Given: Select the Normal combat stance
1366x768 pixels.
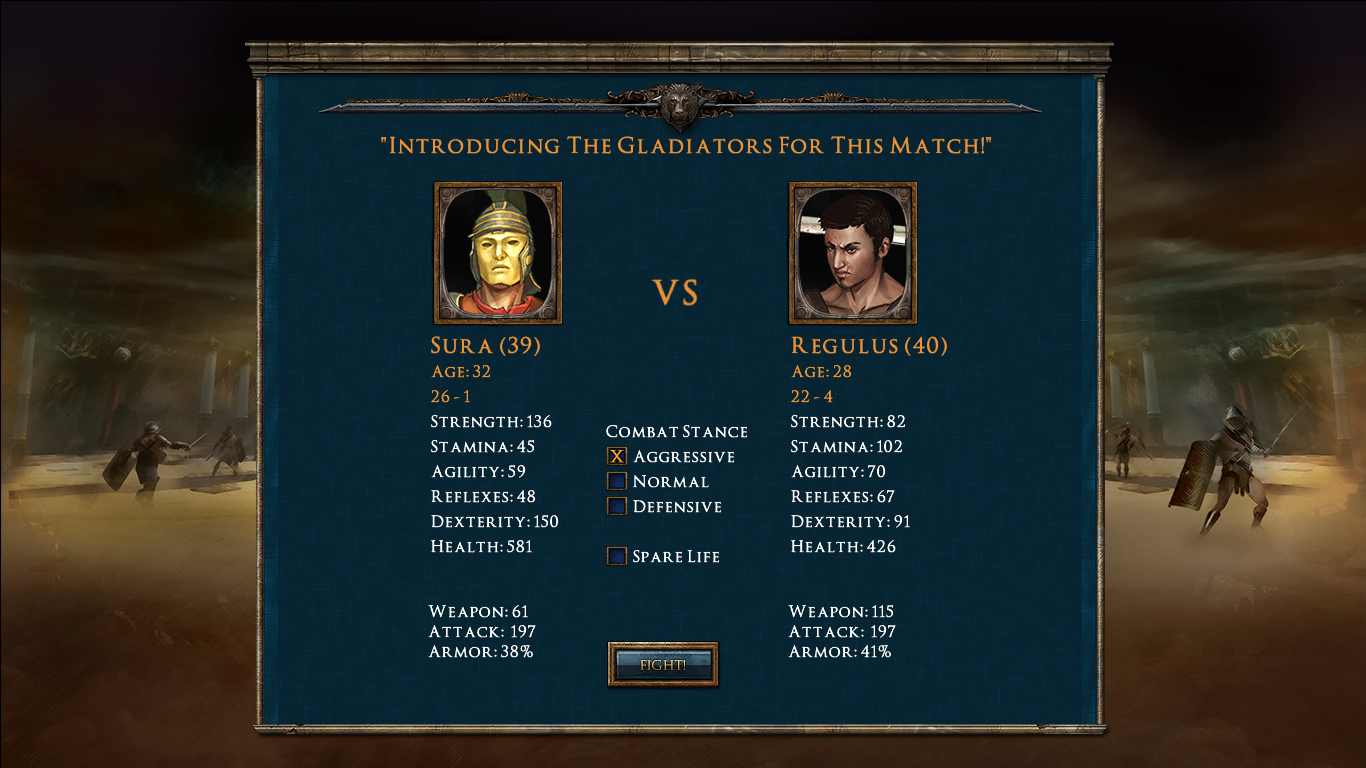Looking at the screenshot, I should (617, 481).
